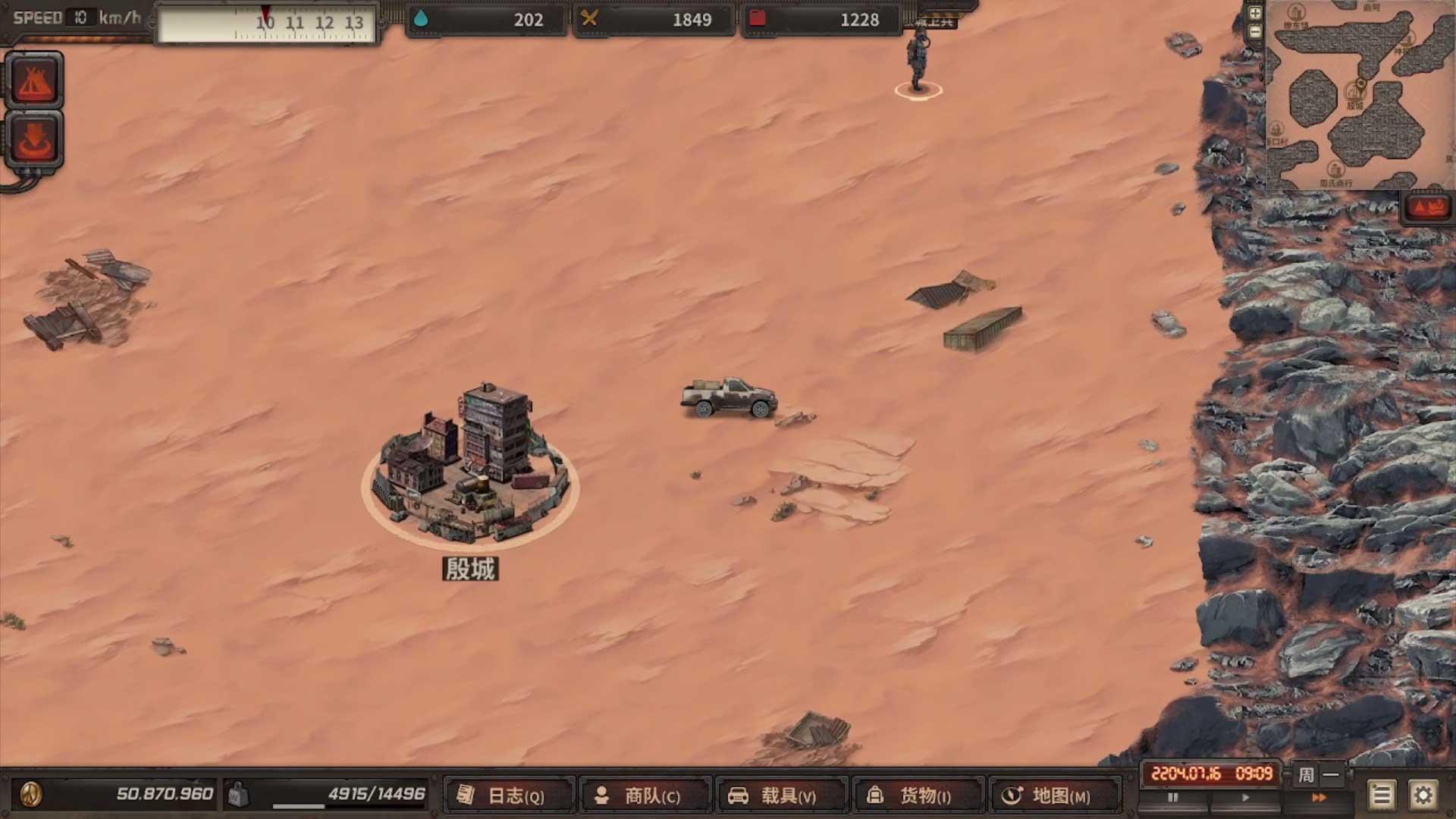Click the red tent camp button
The width and height of the screenshot is (1456, 819).
coord(33,80)
